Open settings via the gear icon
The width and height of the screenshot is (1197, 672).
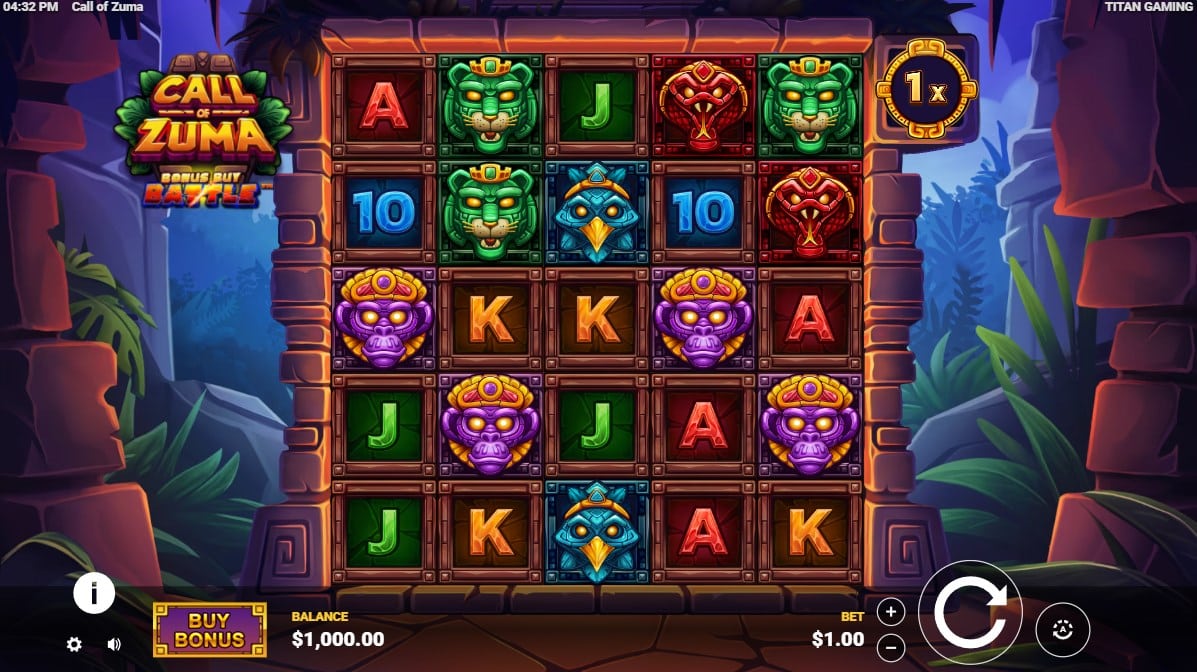(x=74, y=645)
